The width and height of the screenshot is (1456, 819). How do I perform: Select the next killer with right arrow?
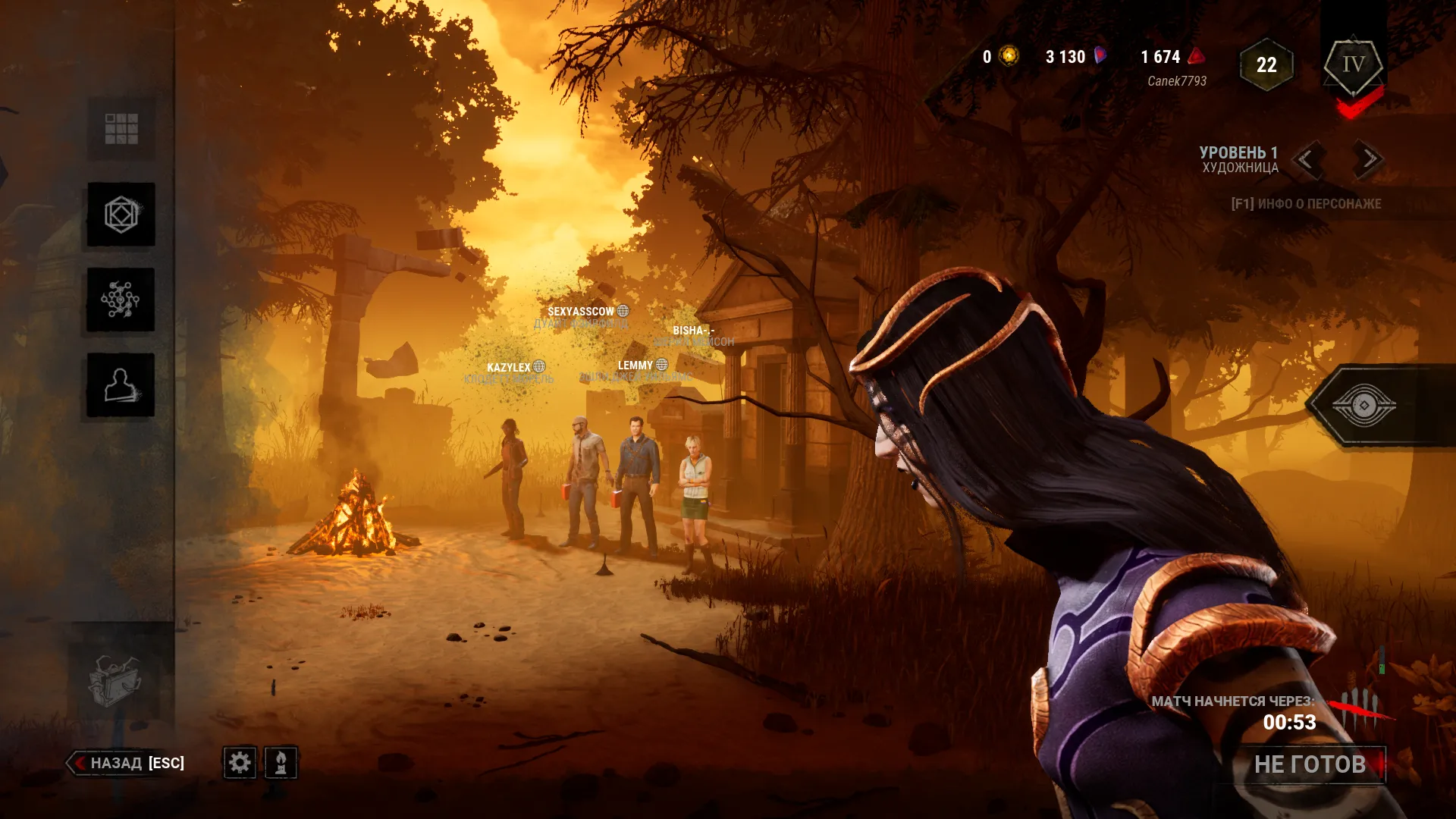coord(1369,159)
